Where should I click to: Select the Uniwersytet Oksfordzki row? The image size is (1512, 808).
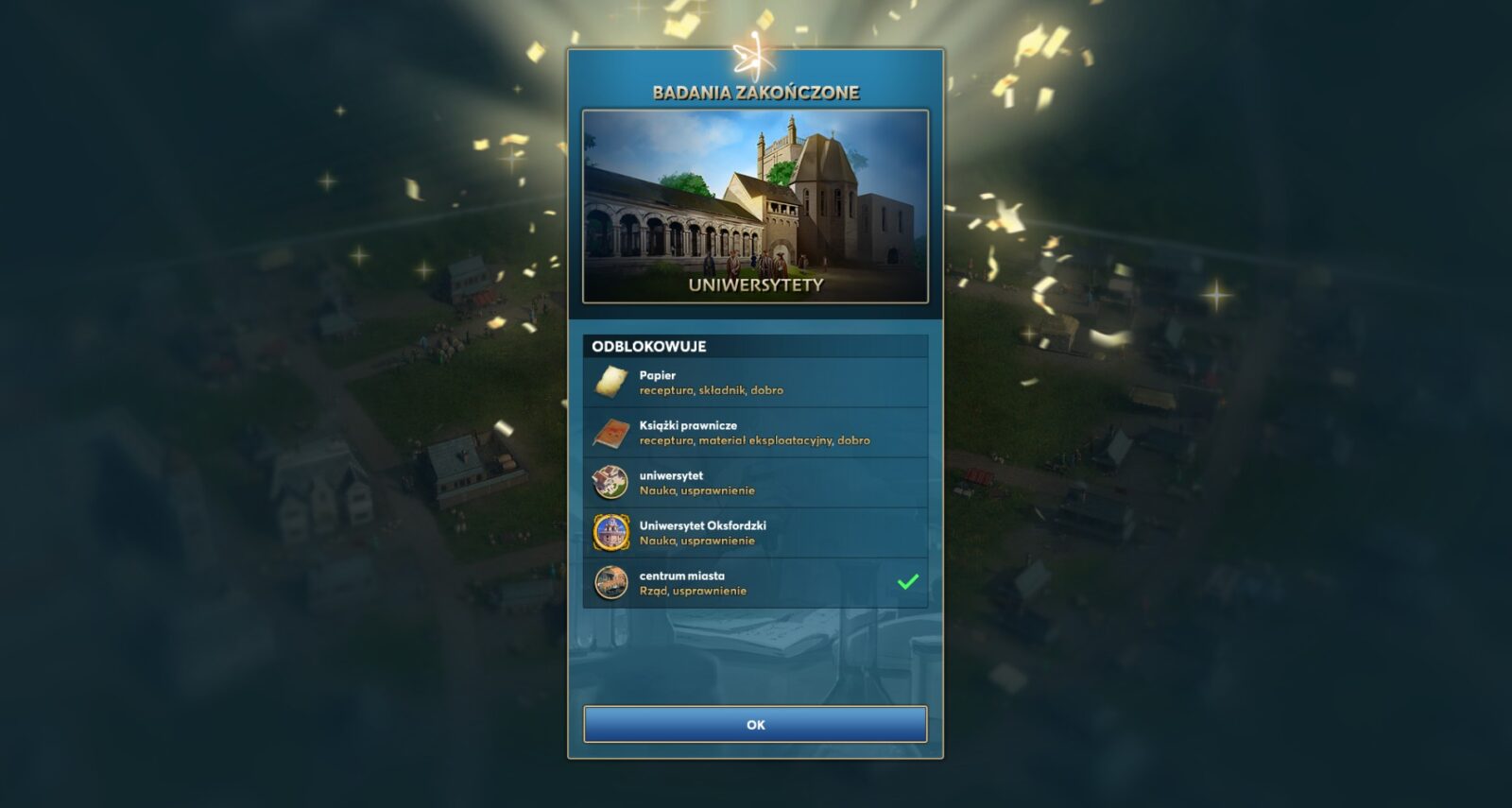755,533
